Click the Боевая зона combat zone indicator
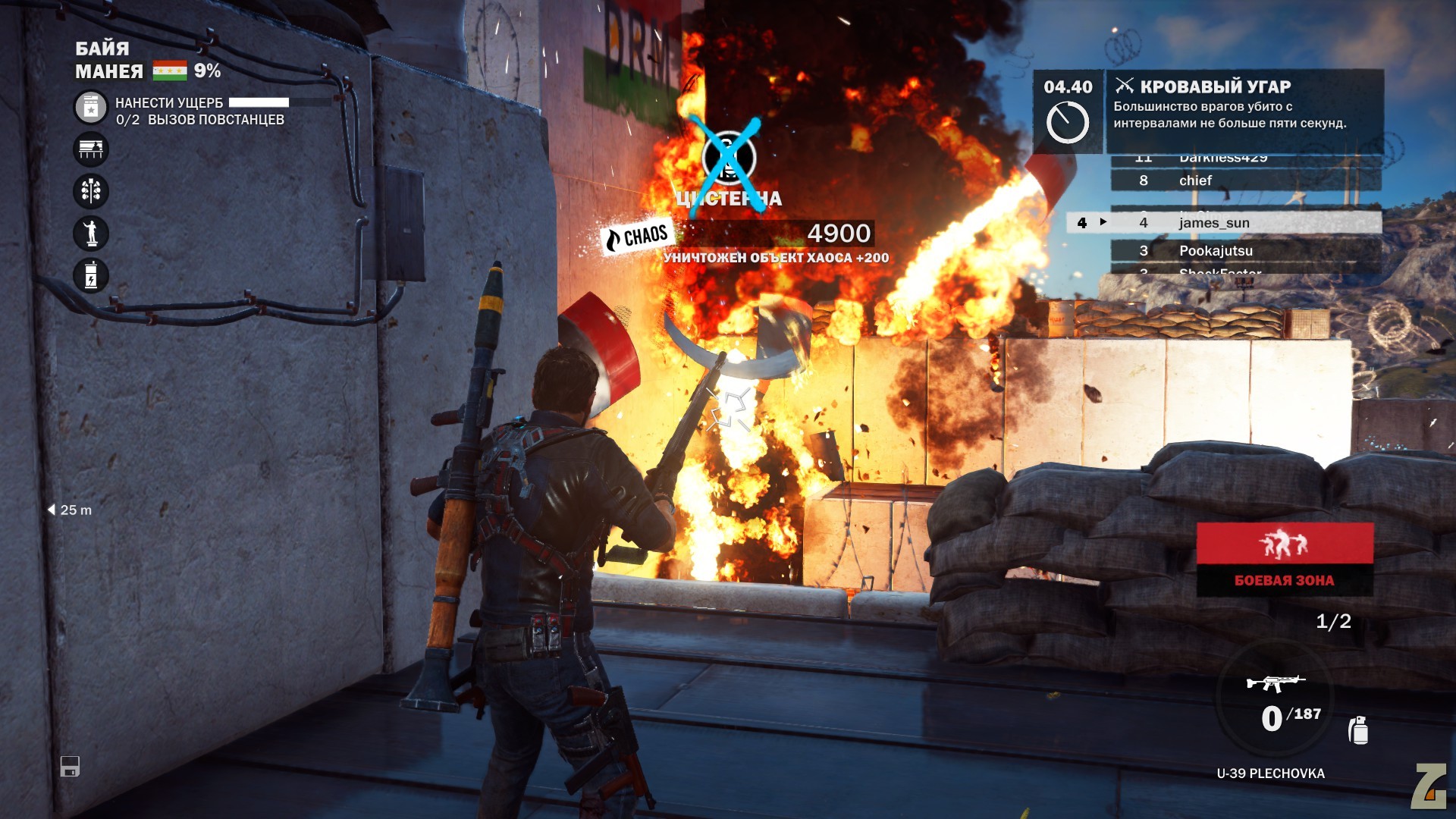1456x819 pixels. tap(1285, 559)
